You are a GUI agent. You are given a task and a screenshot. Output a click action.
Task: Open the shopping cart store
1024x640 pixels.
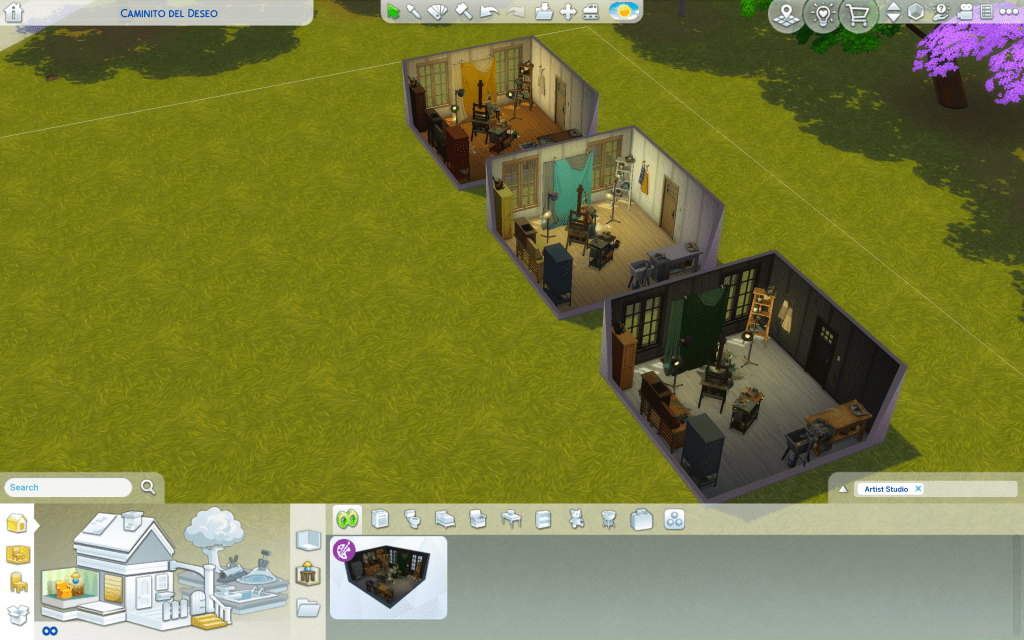coord(857,15)
